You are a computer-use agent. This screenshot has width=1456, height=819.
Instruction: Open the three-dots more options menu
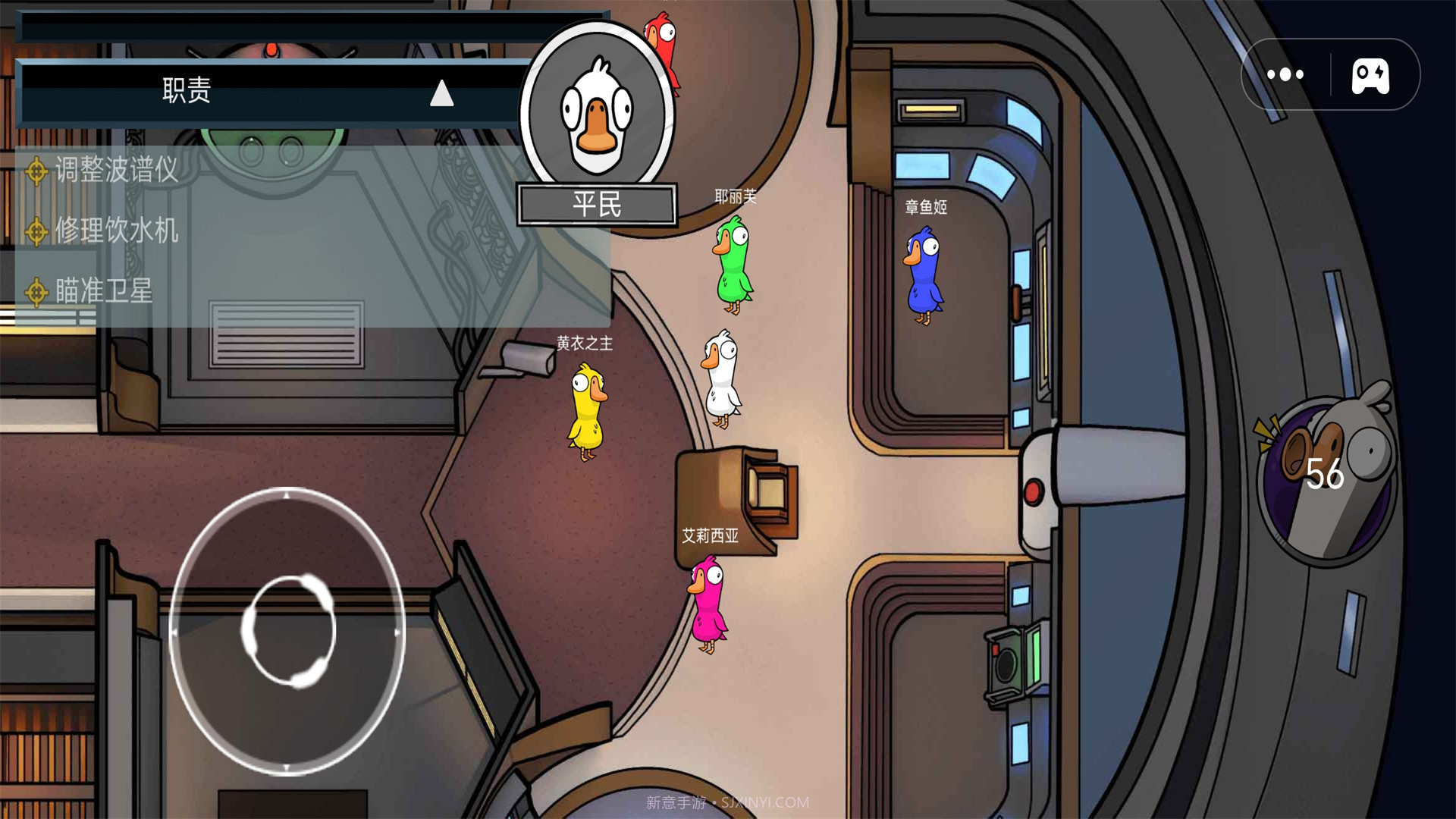(1285, 74)
